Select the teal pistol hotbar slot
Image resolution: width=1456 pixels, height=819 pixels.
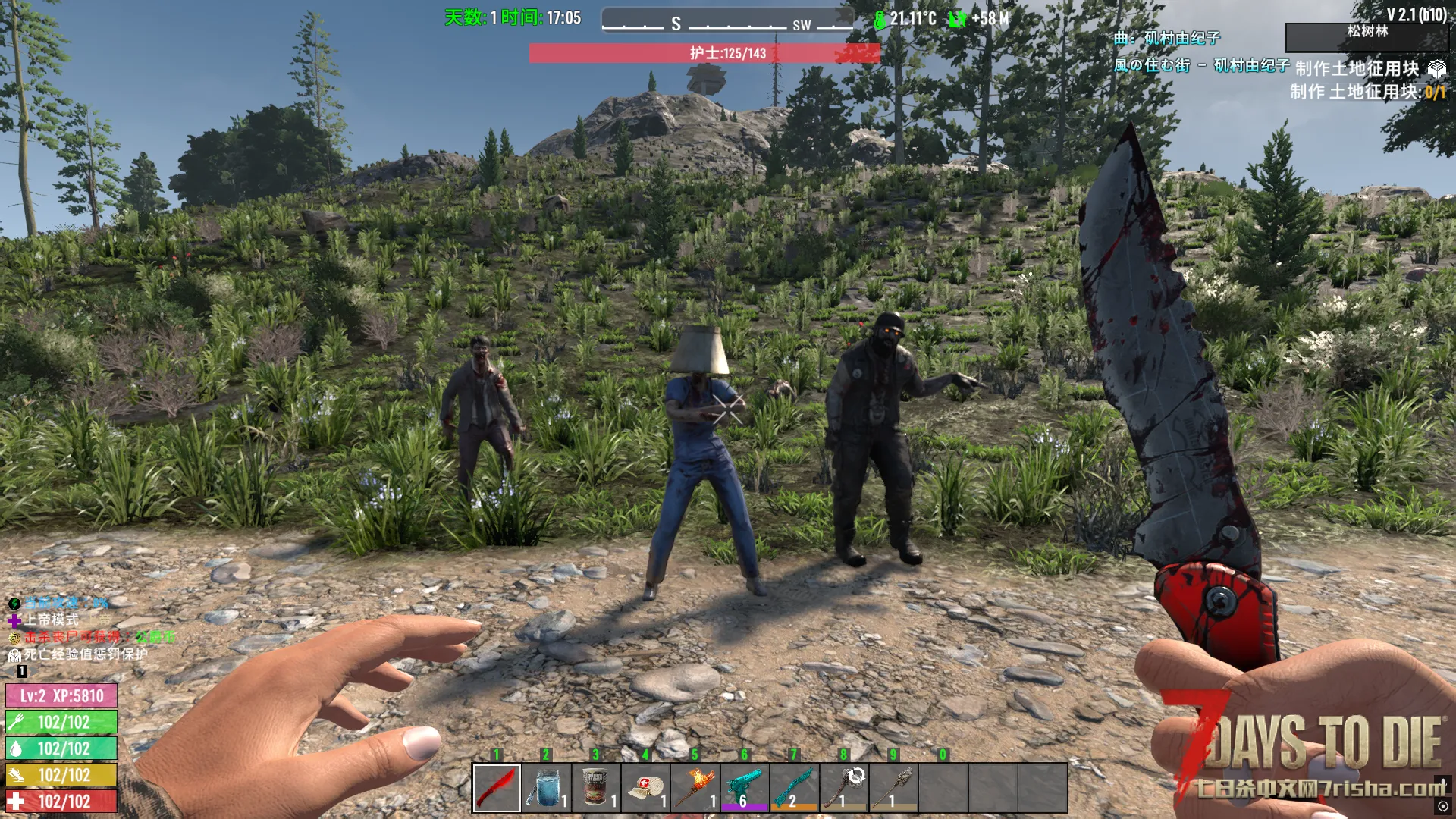(745, 788)
